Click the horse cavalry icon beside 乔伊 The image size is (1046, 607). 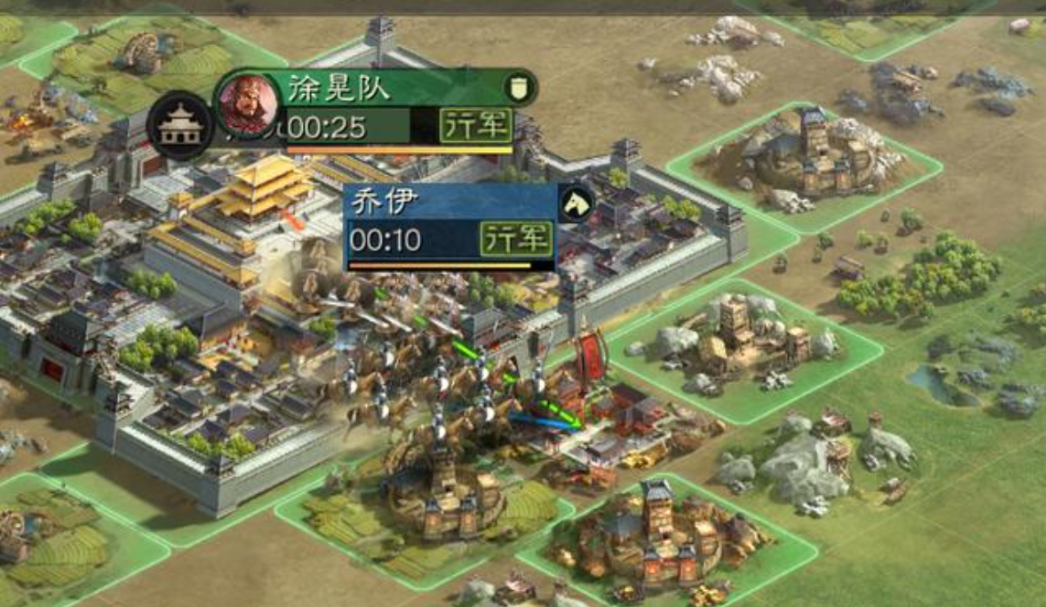575,203
